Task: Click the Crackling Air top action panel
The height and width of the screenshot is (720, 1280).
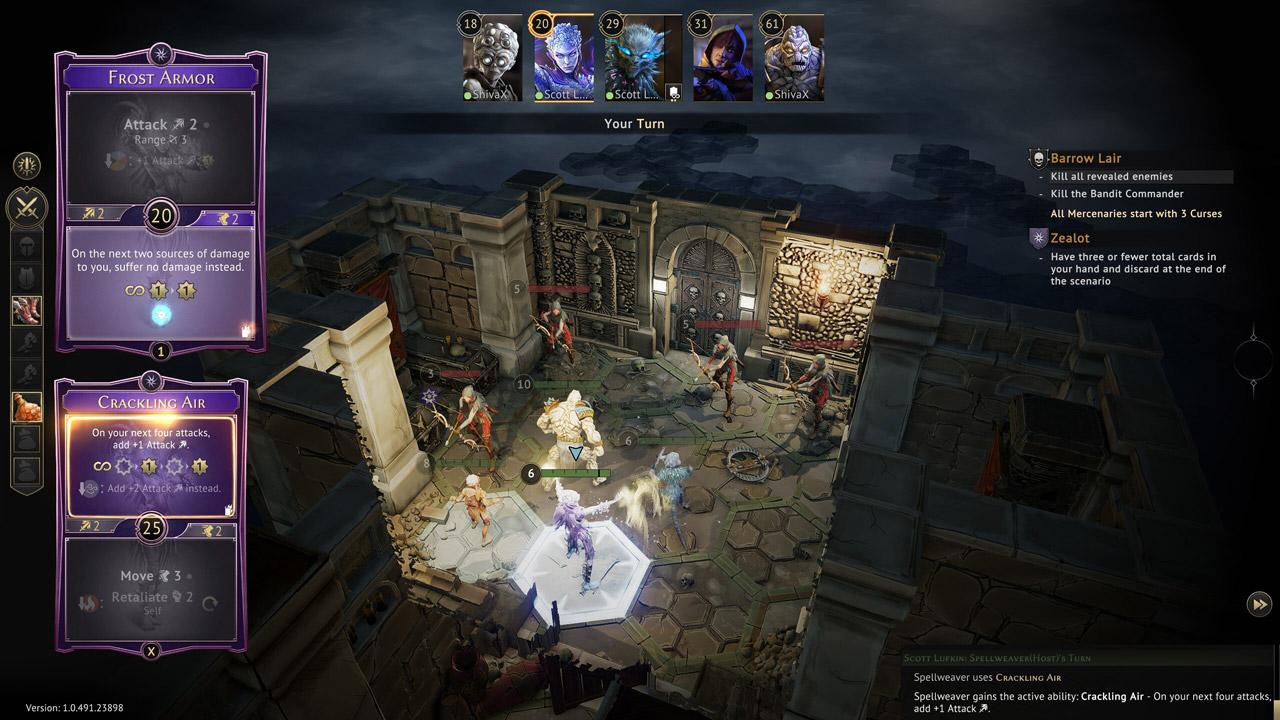Action: pos(151,462)
